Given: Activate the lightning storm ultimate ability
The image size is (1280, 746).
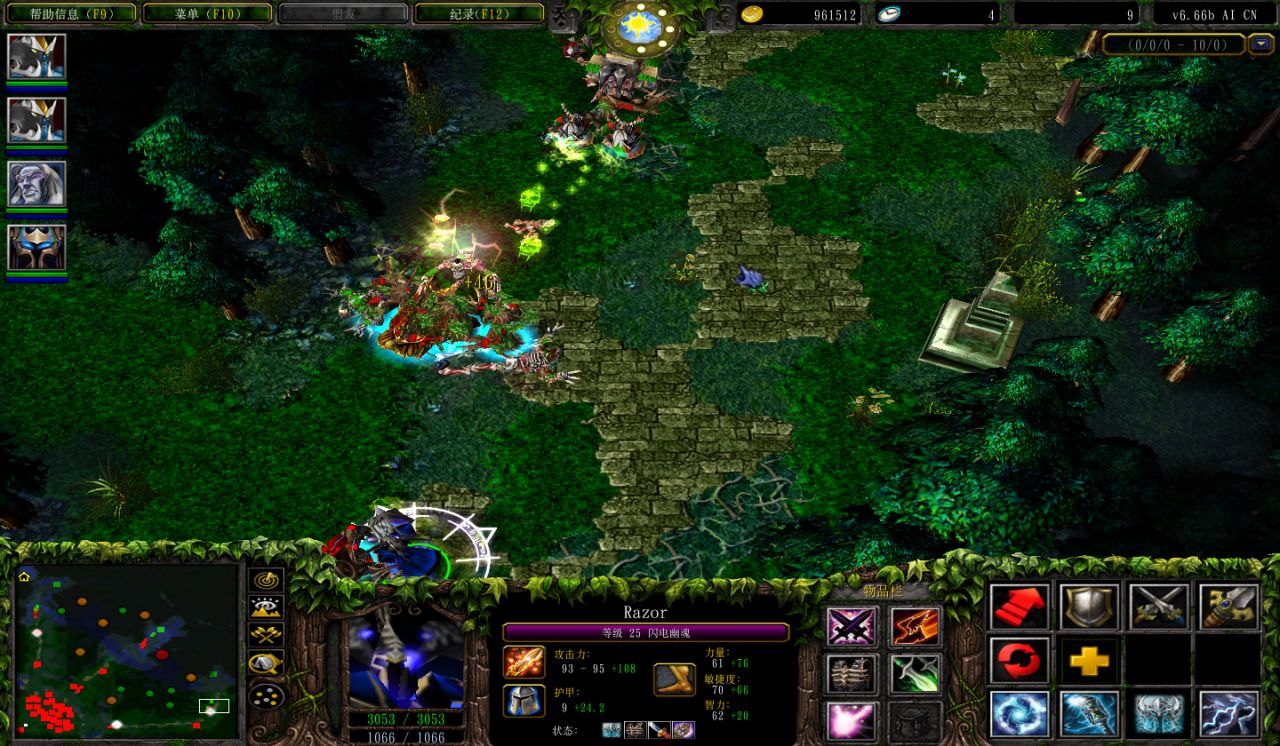Looking at the screenshot, I should click(1228, 714).
